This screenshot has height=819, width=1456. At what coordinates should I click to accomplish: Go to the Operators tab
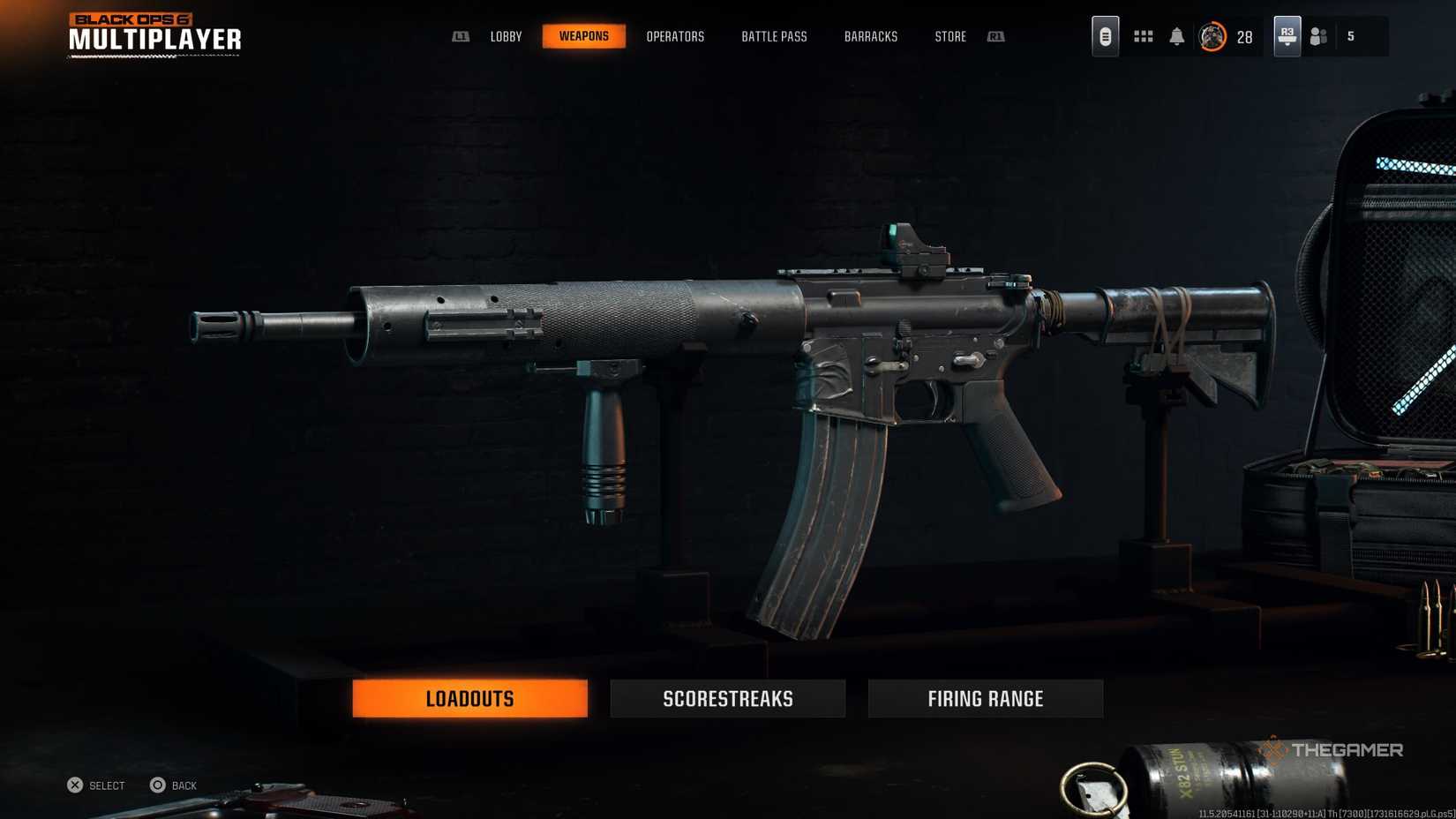[675, 37]
